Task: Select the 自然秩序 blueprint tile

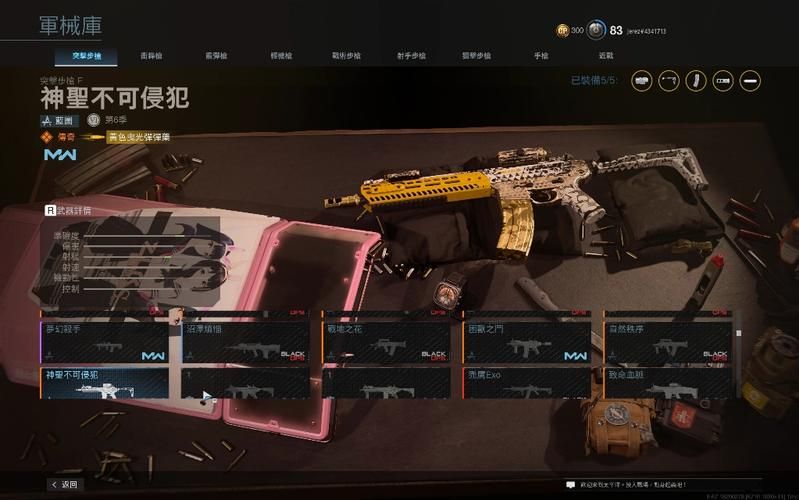Action: tap(668, 342)
